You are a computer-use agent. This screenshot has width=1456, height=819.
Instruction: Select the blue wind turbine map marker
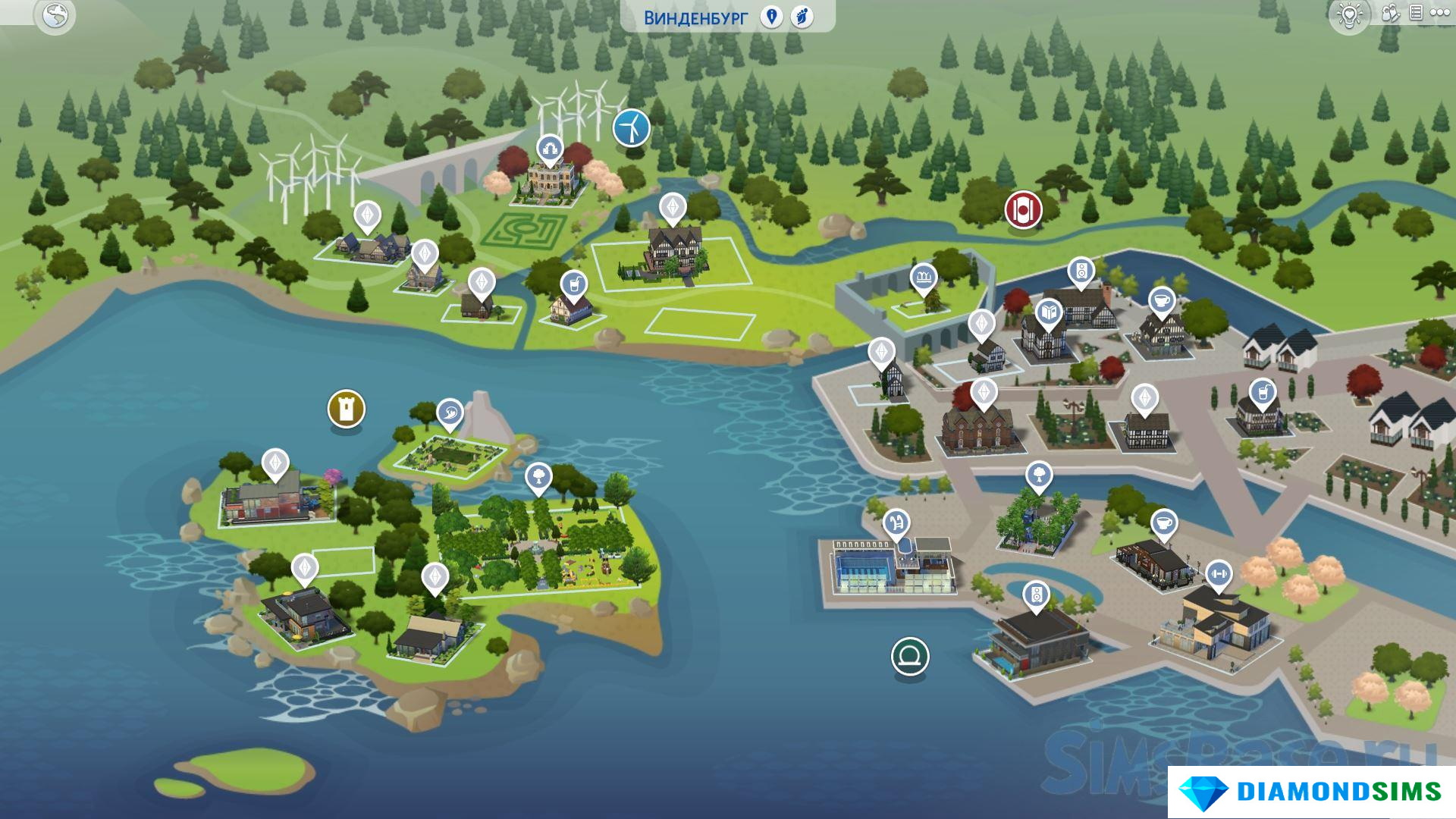point(631,127)
